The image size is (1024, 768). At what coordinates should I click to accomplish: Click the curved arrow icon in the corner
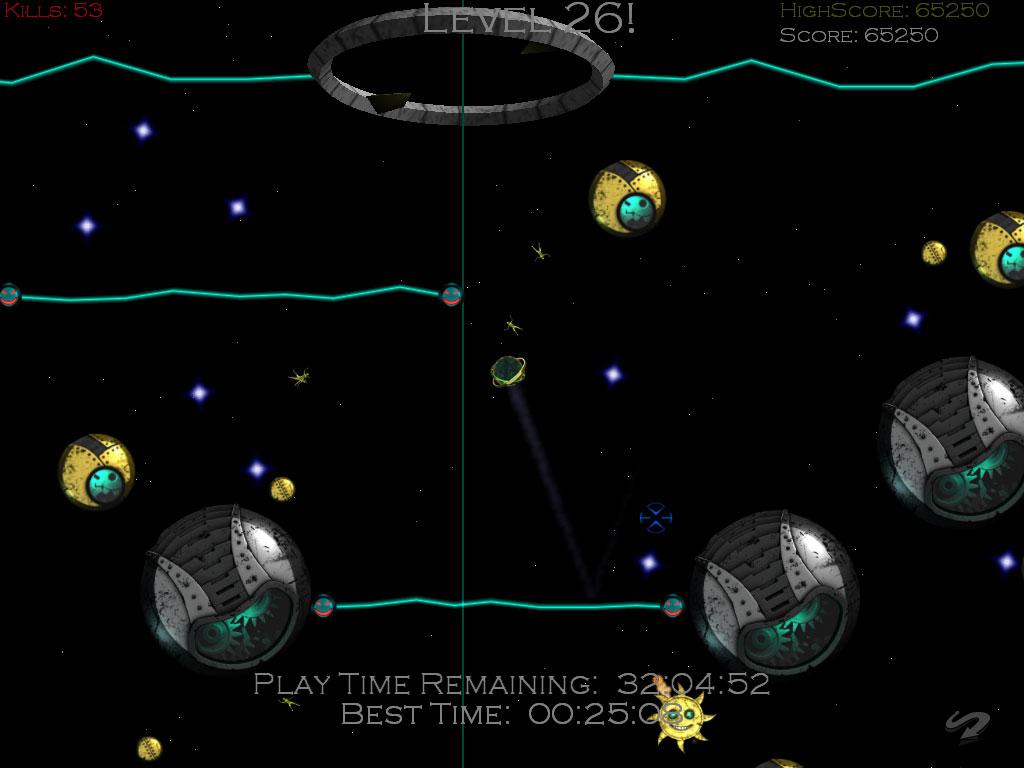click(966, 727)
